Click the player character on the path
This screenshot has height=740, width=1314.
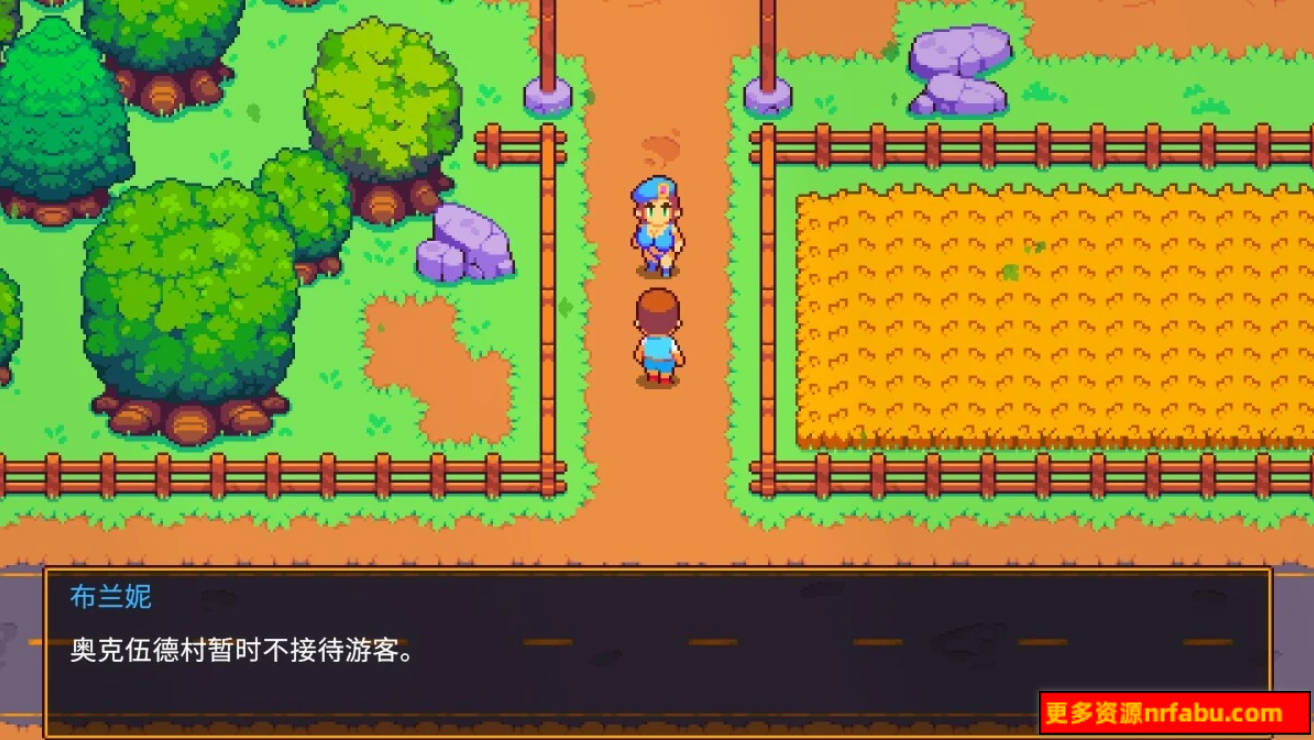(x=657, y=340)
